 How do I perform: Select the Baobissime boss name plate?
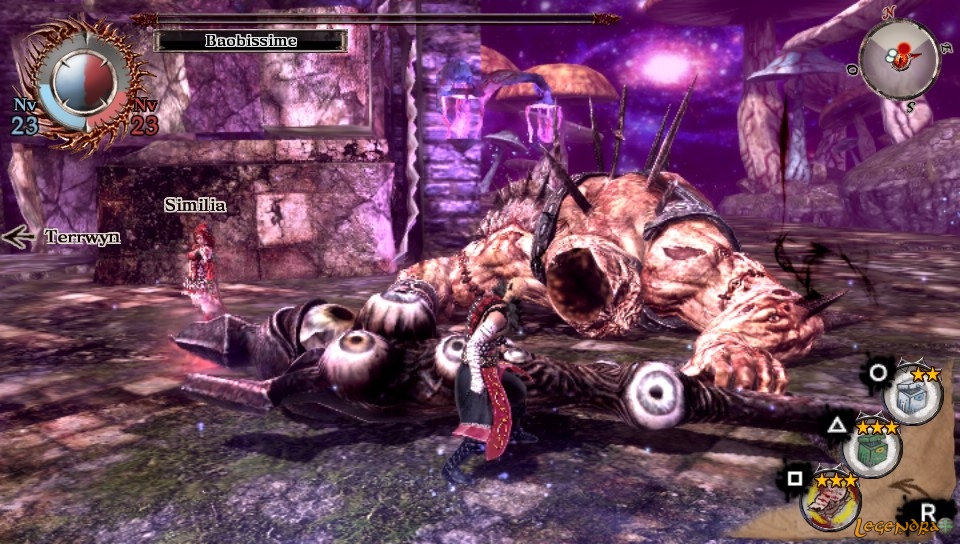pos(251,41)
